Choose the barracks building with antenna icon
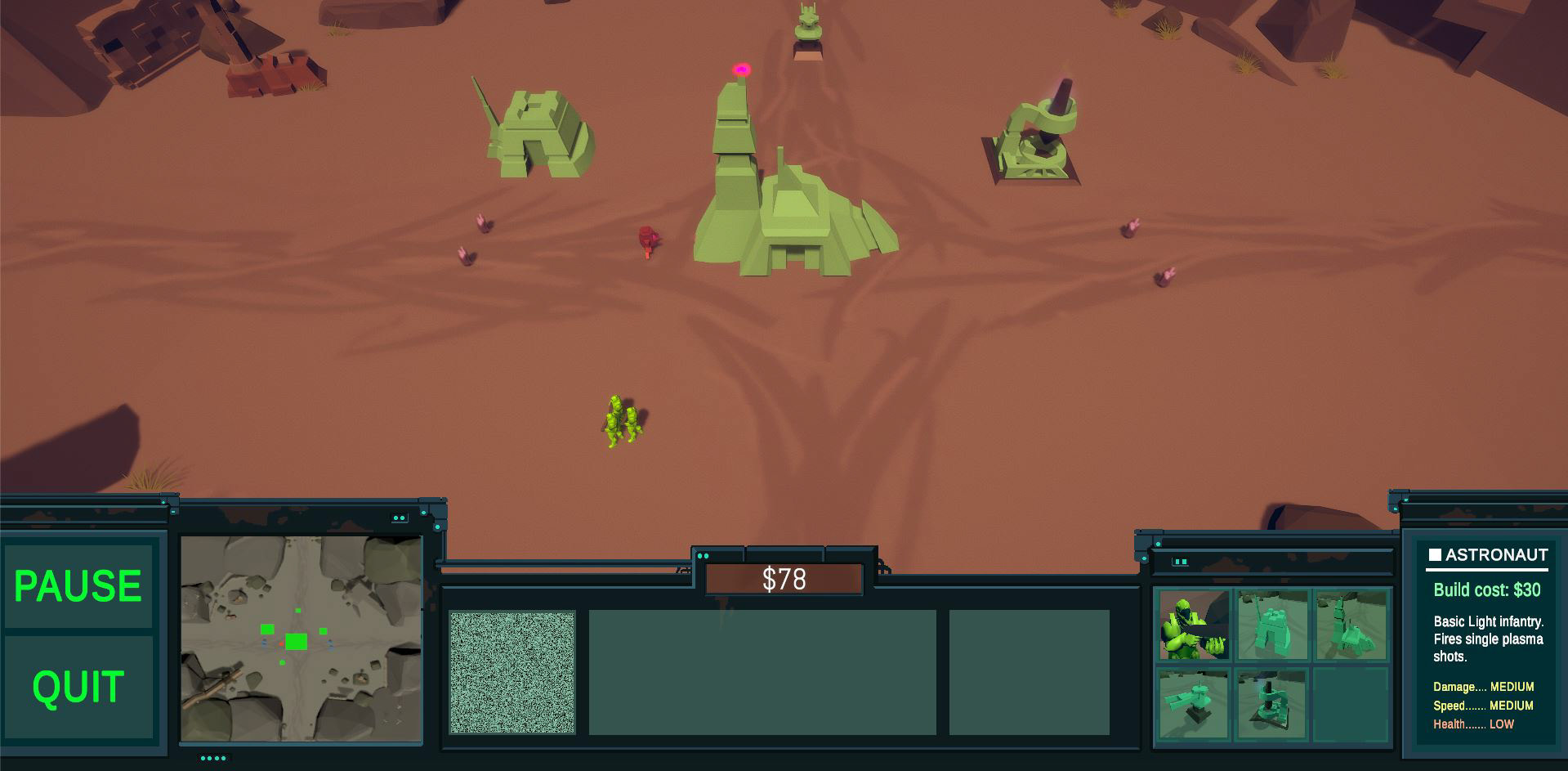 [1271, 625]
